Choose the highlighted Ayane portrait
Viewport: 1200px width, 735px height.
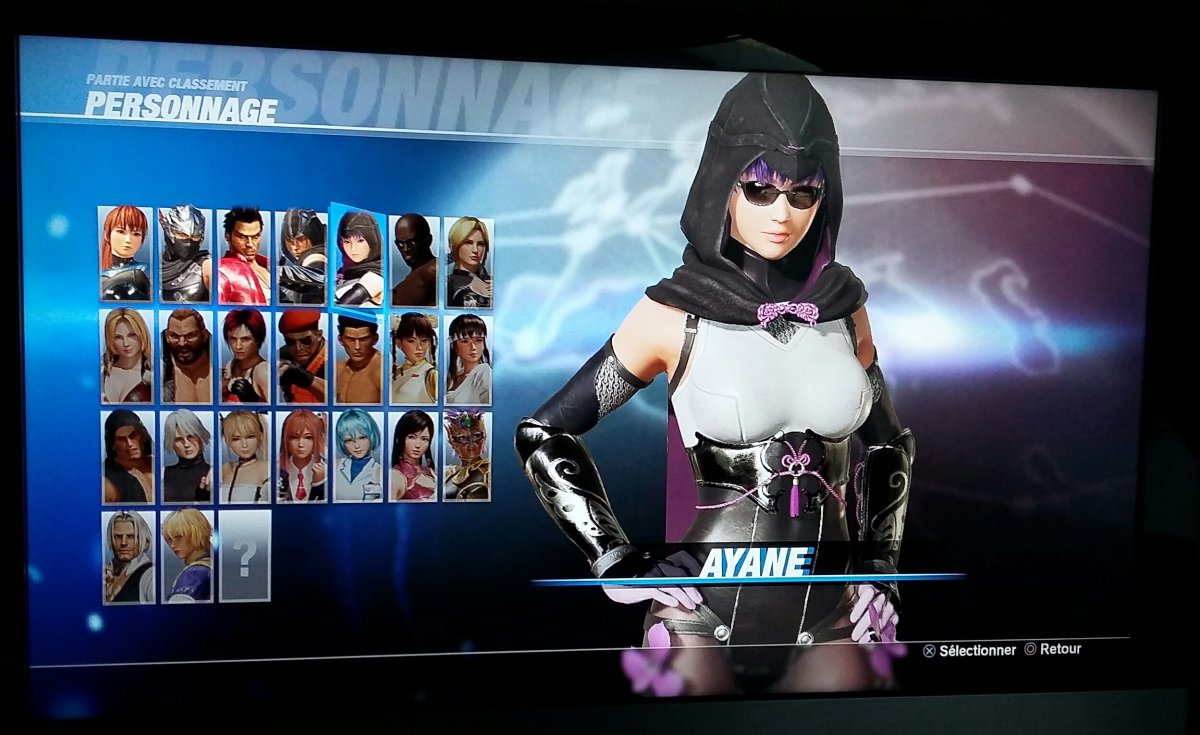358,257
